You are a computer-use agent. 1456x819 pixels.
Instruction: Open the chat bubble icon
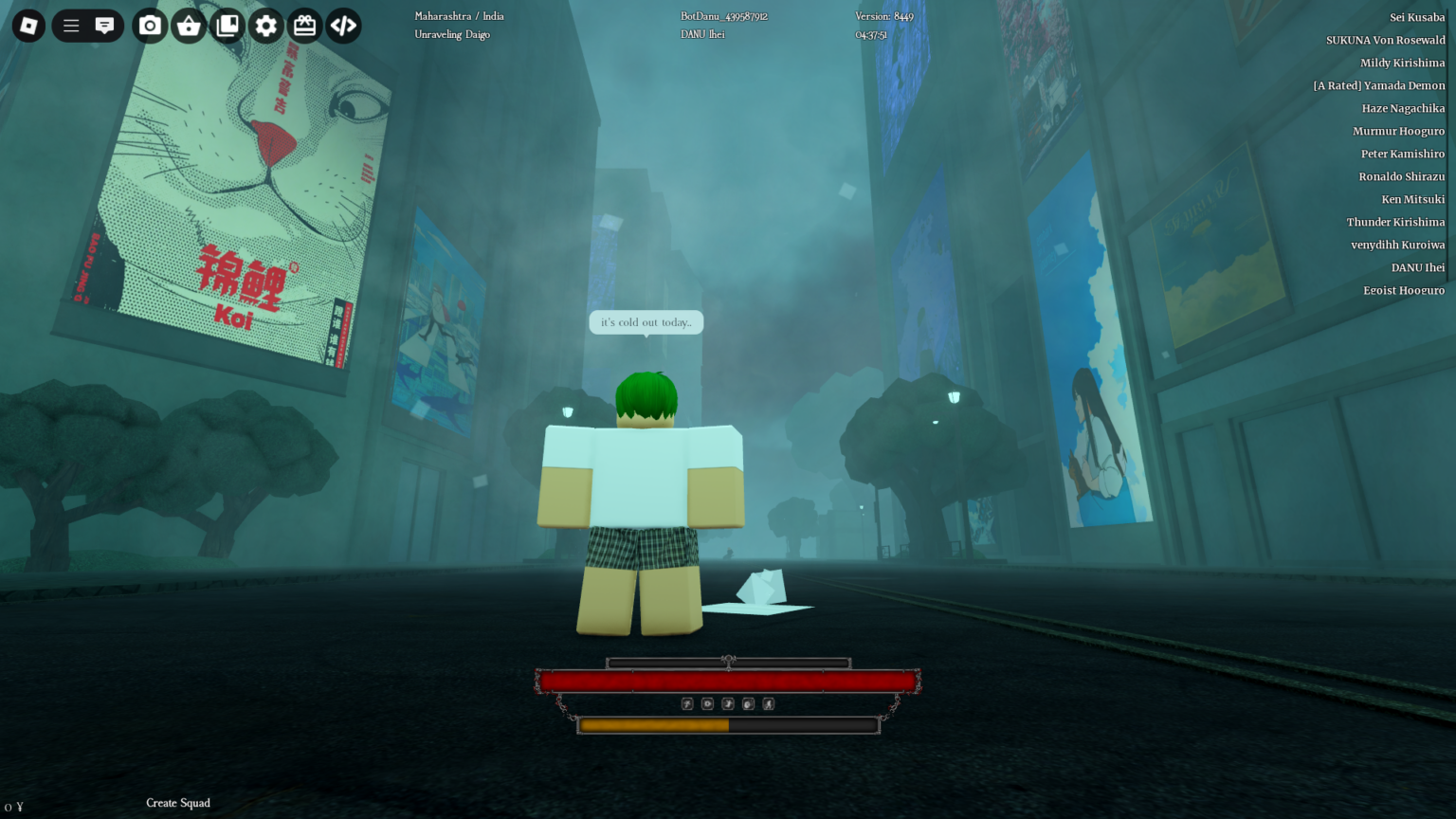click(x=104, y=26)
